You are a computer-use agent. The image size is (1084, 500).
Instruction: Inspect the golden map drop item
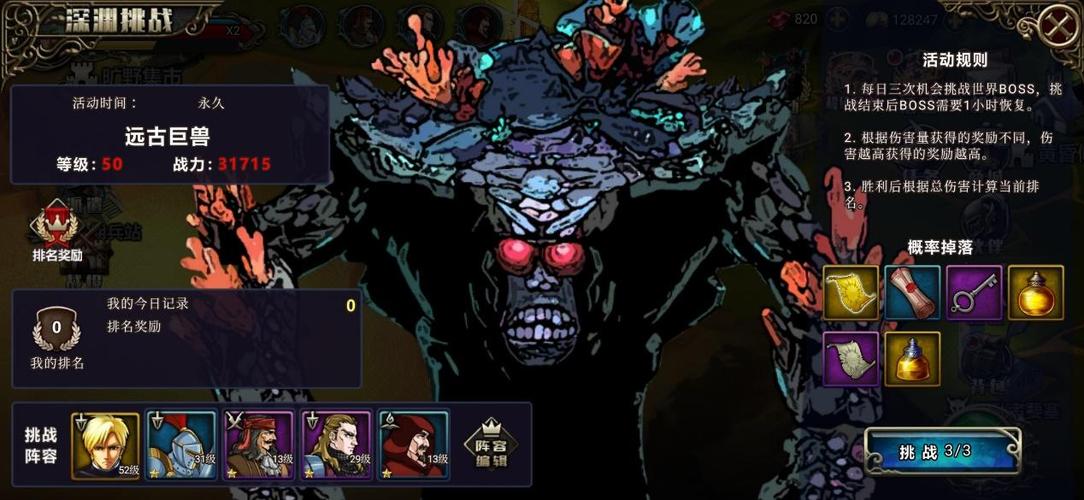pos(851,292)
